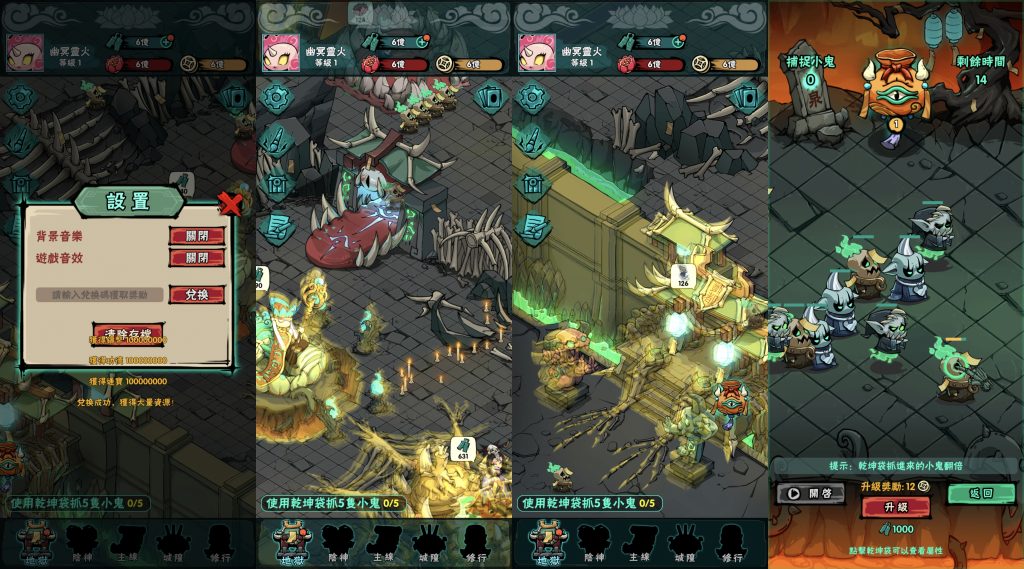1024x569 pixels.
Task: Redeem the code with 兌換 button
Action: click(x=197, y=295)
